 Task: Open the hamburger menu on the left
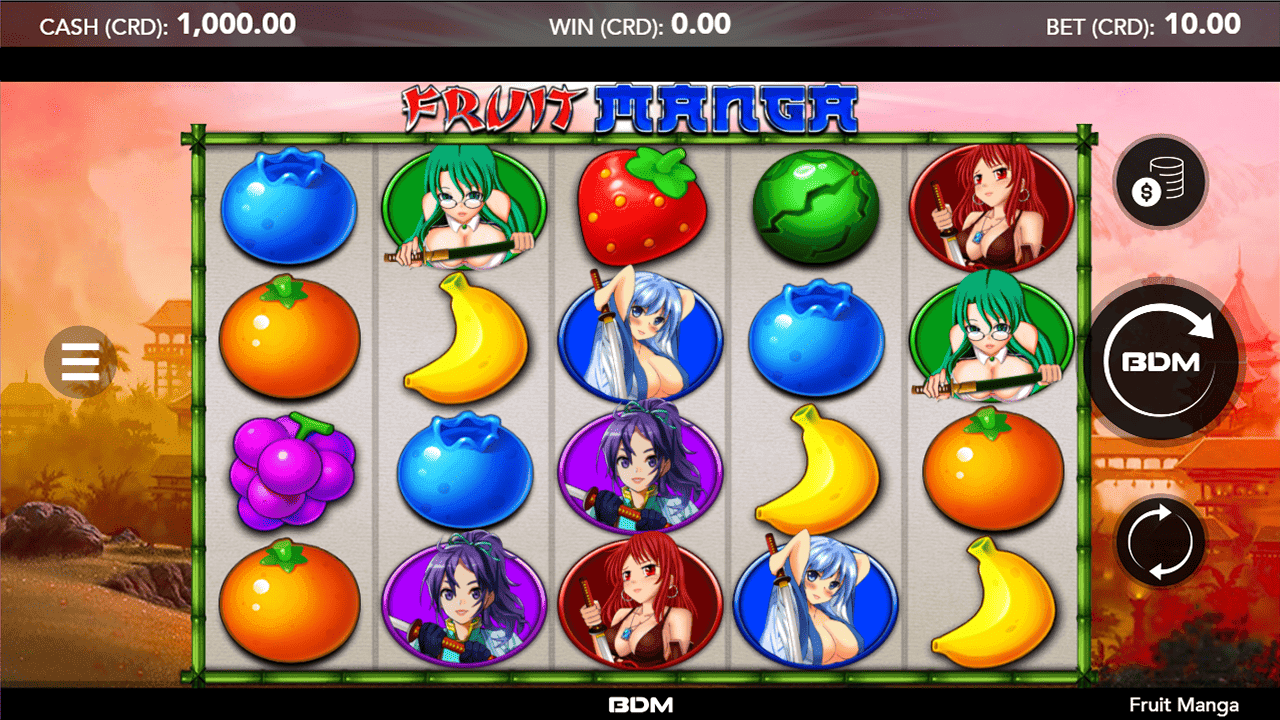point(80,362)
